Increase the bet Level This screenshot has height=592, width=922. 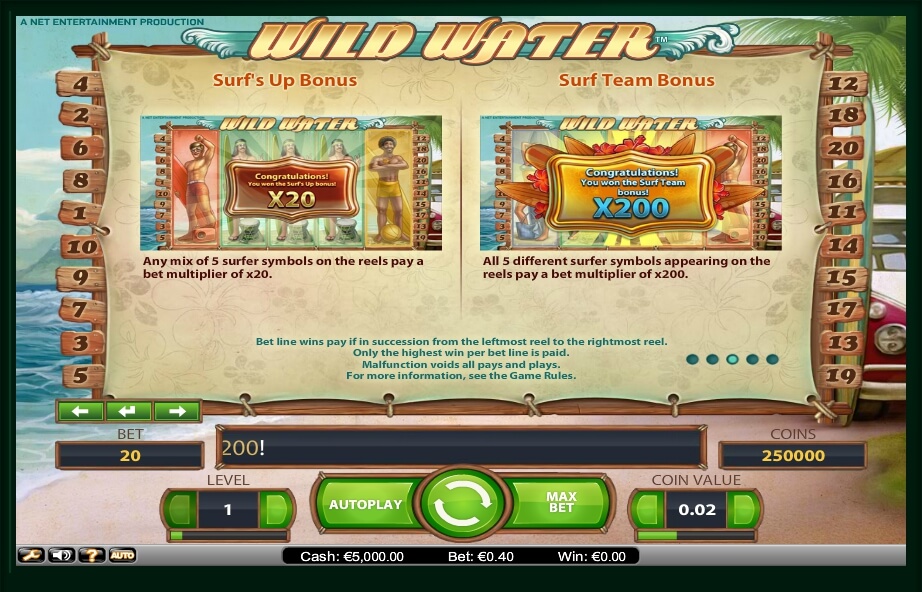tap(276, 509)
